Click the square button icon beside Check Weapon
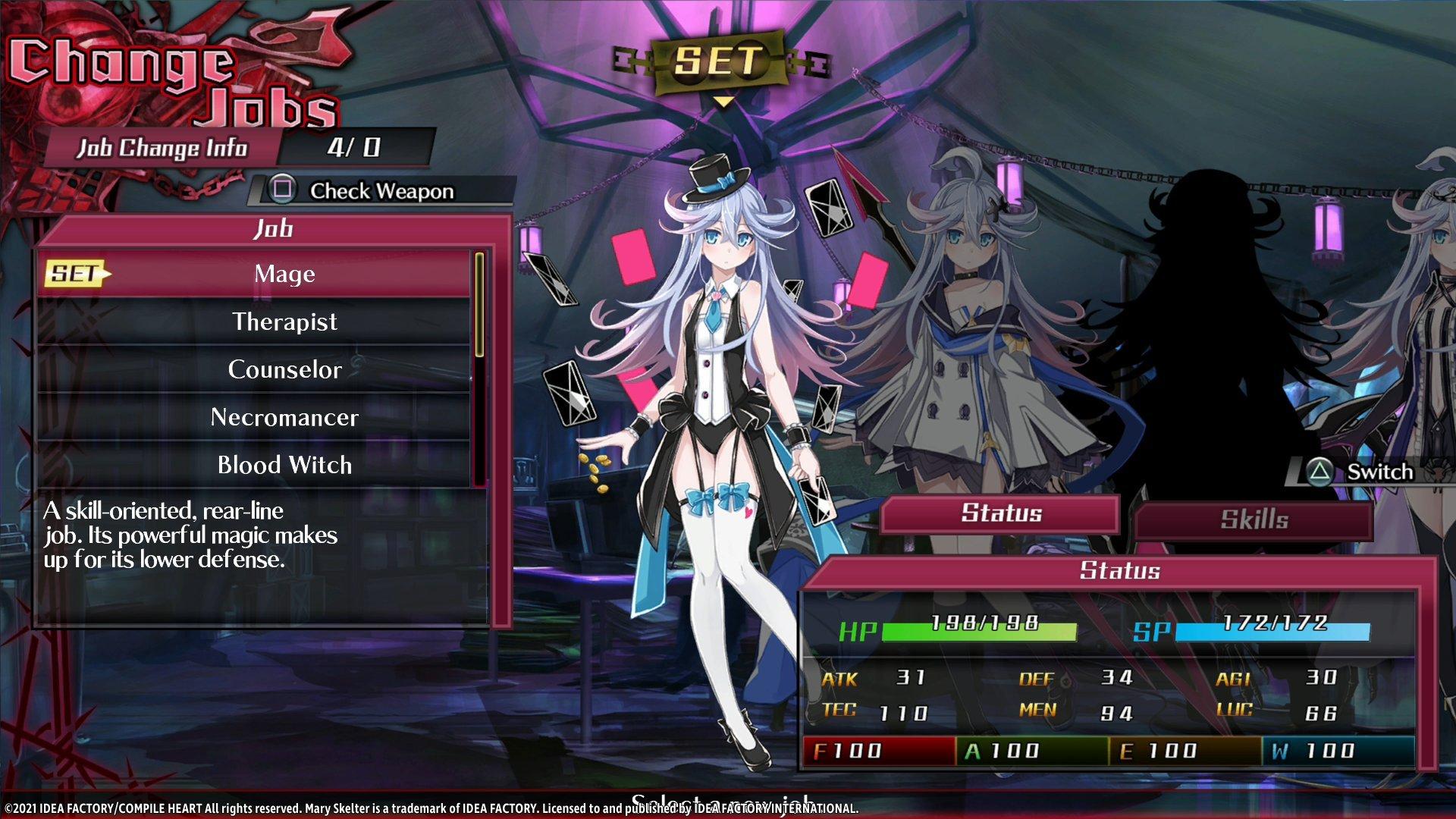 click(281, 191)
